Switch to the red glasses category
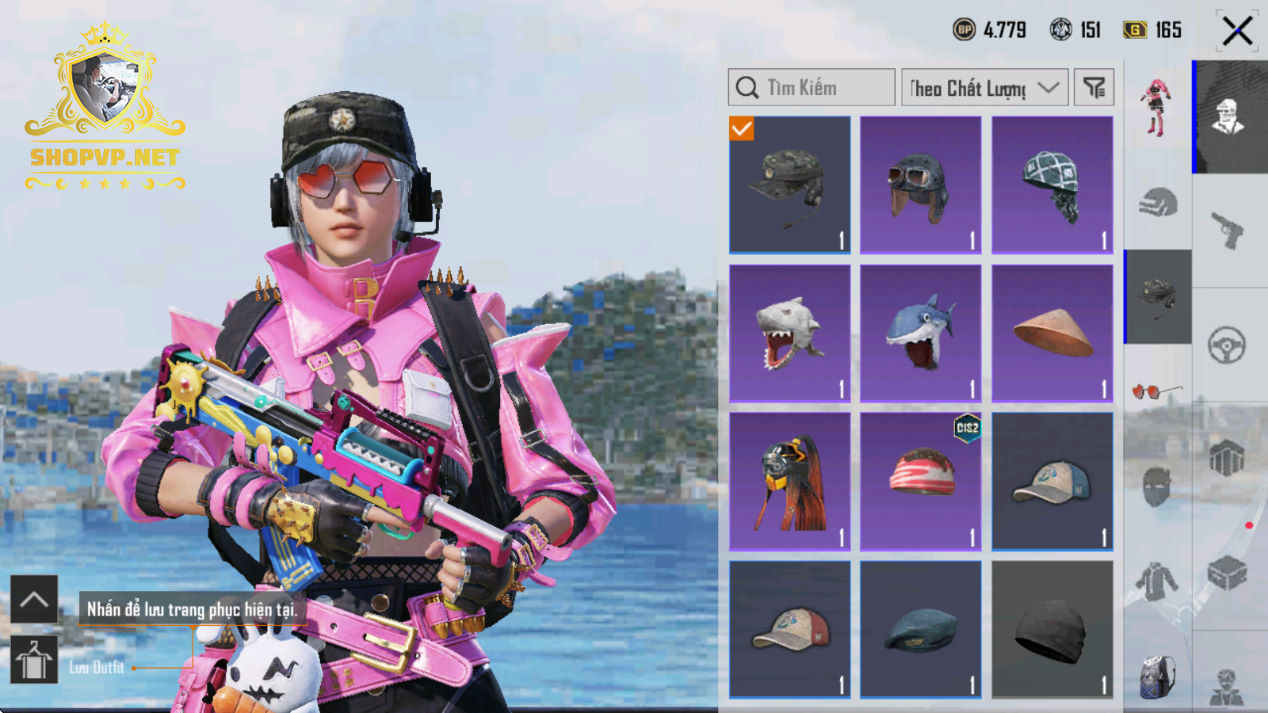Screen dimensions: 1268x713 [1157, 391]
